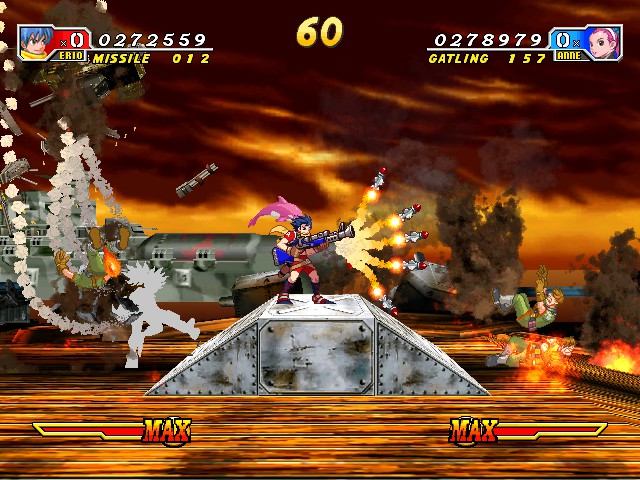The height and width of the screenshot is (480, 640).
Task: Click Eric's player portrait
Action: (39, 43)
